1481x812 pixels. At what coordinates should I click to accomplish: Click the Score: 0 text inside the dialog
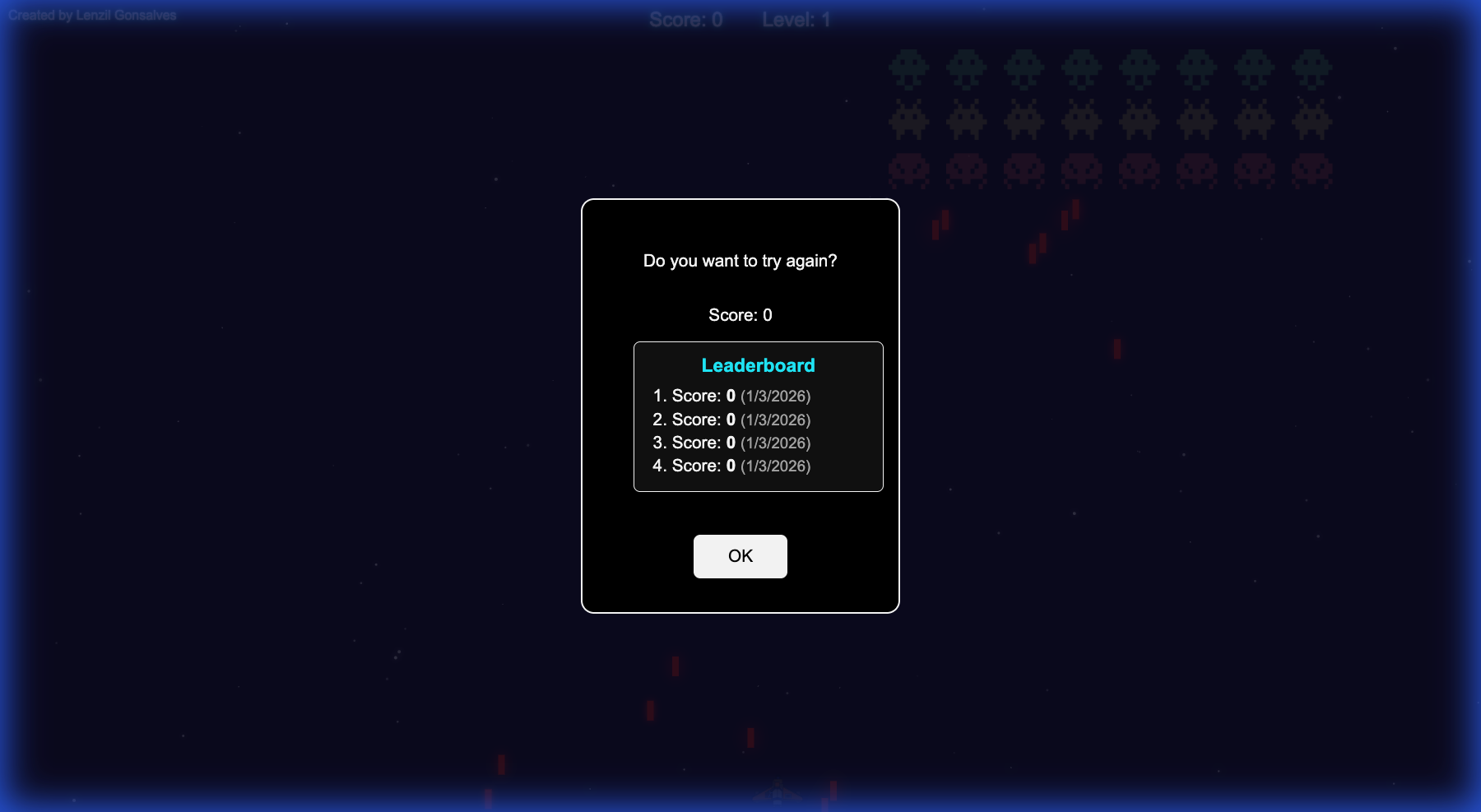click(740, 314)
